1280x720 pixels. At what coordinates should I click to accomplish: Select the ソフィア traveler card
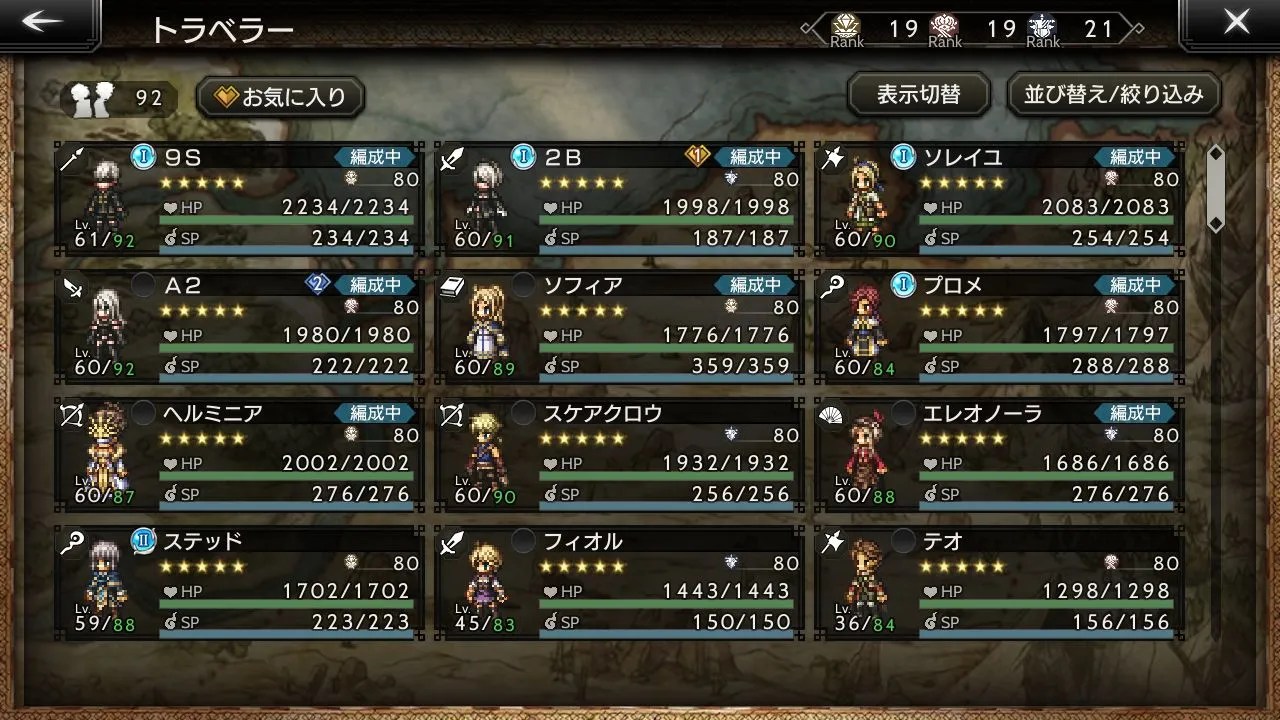coord(620,327)
